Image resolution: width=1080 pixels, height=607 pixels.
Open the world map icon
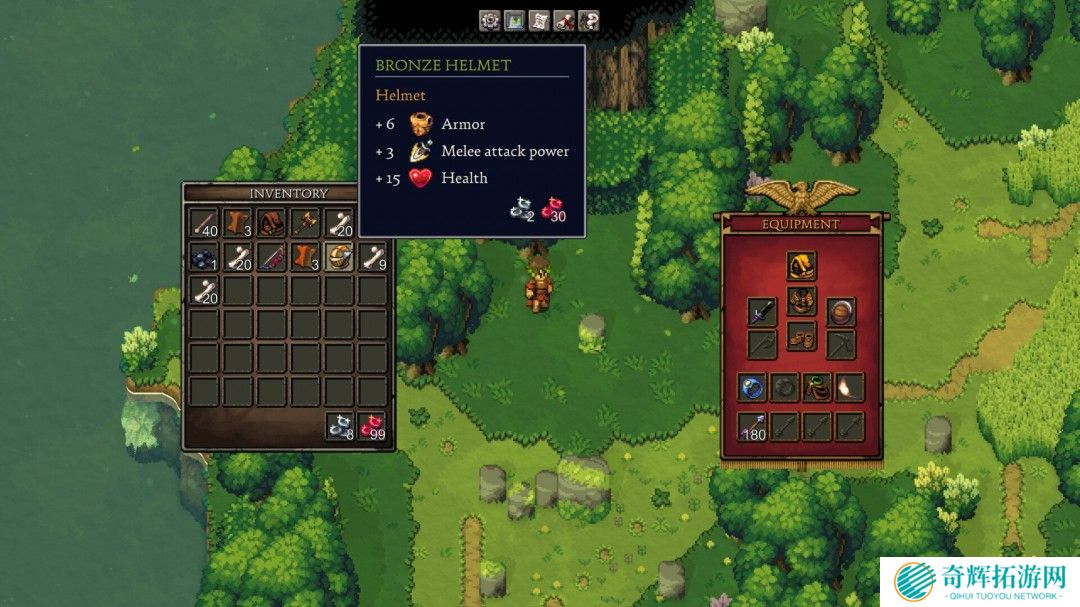(x=514, y=20)
